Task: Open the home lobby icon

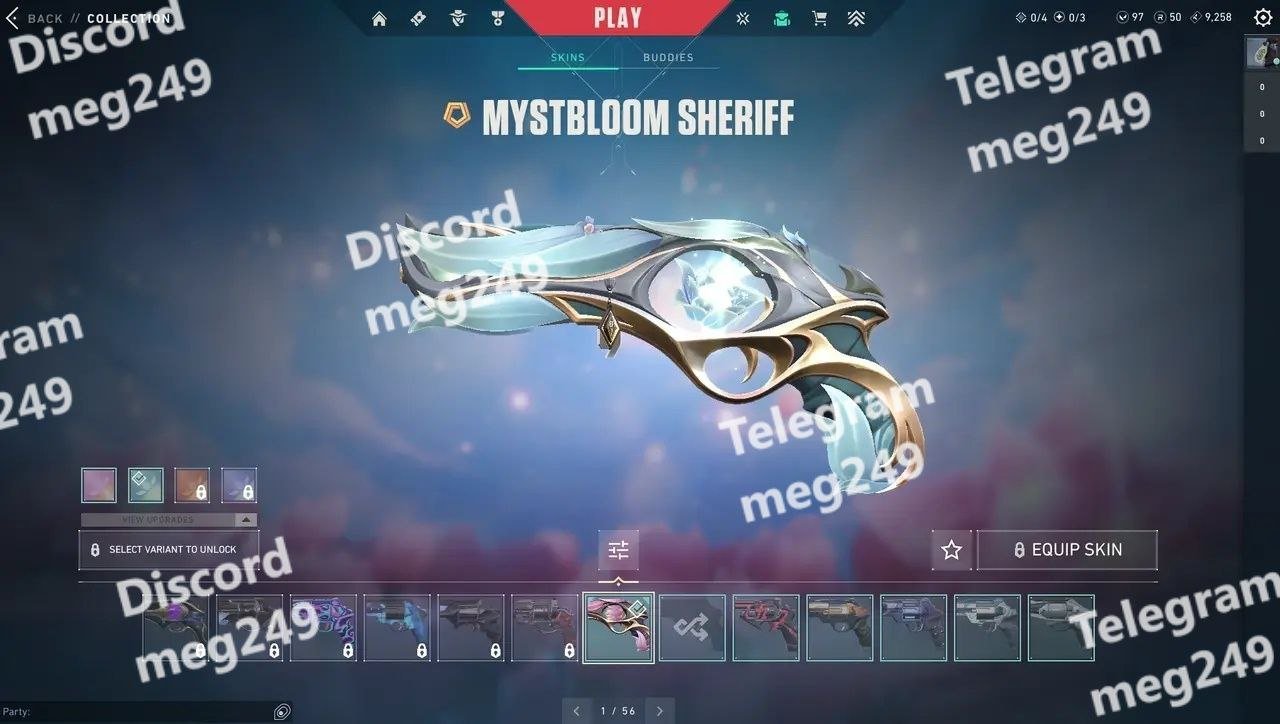Action: [379, 18]
